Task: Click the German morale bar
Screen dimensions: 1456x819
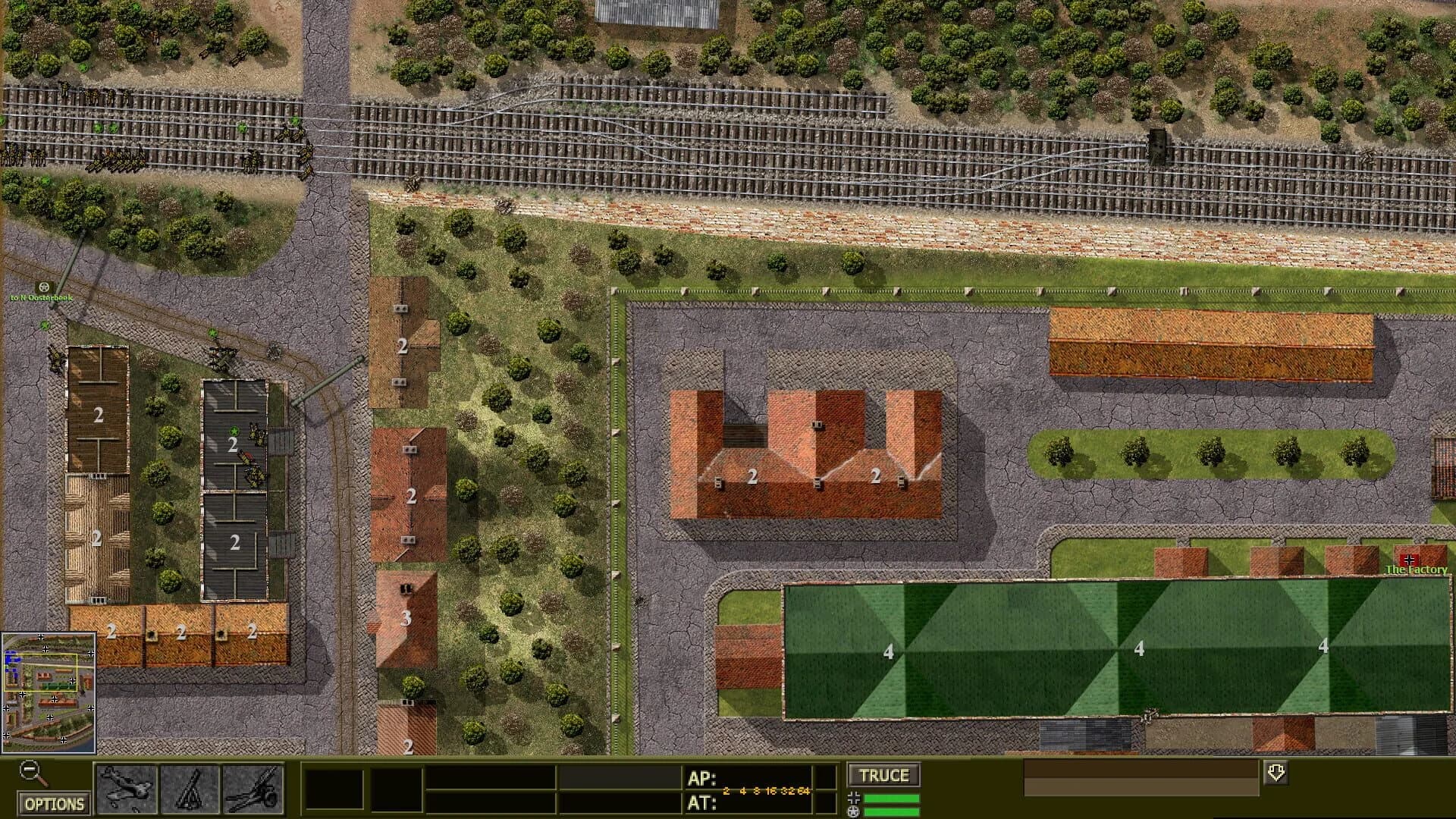Action: (891, 797)
